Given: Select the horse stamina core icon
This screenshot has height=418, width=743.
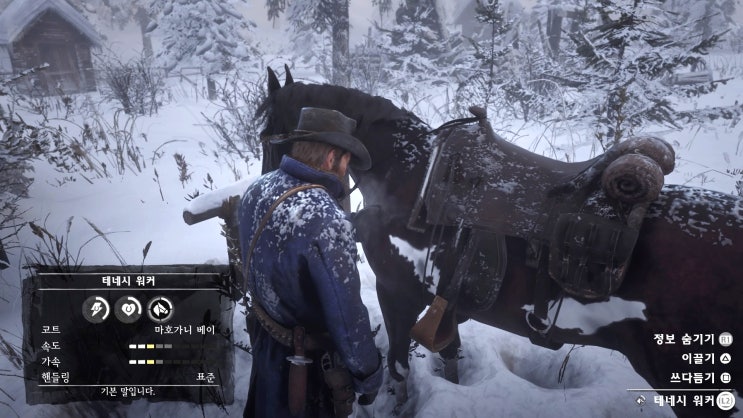Looking at the screenshot, I should coord(97,309).
